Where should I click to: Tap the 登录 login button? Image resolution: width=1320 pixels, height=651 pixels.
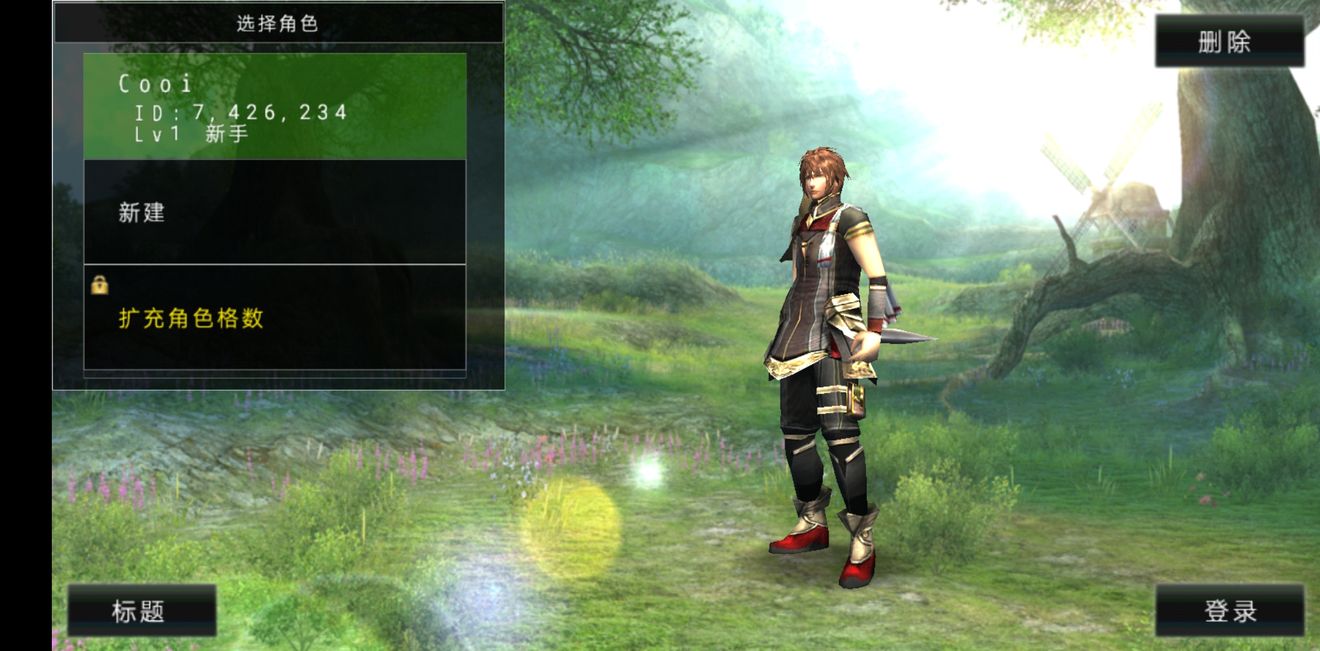[1229, 611]
